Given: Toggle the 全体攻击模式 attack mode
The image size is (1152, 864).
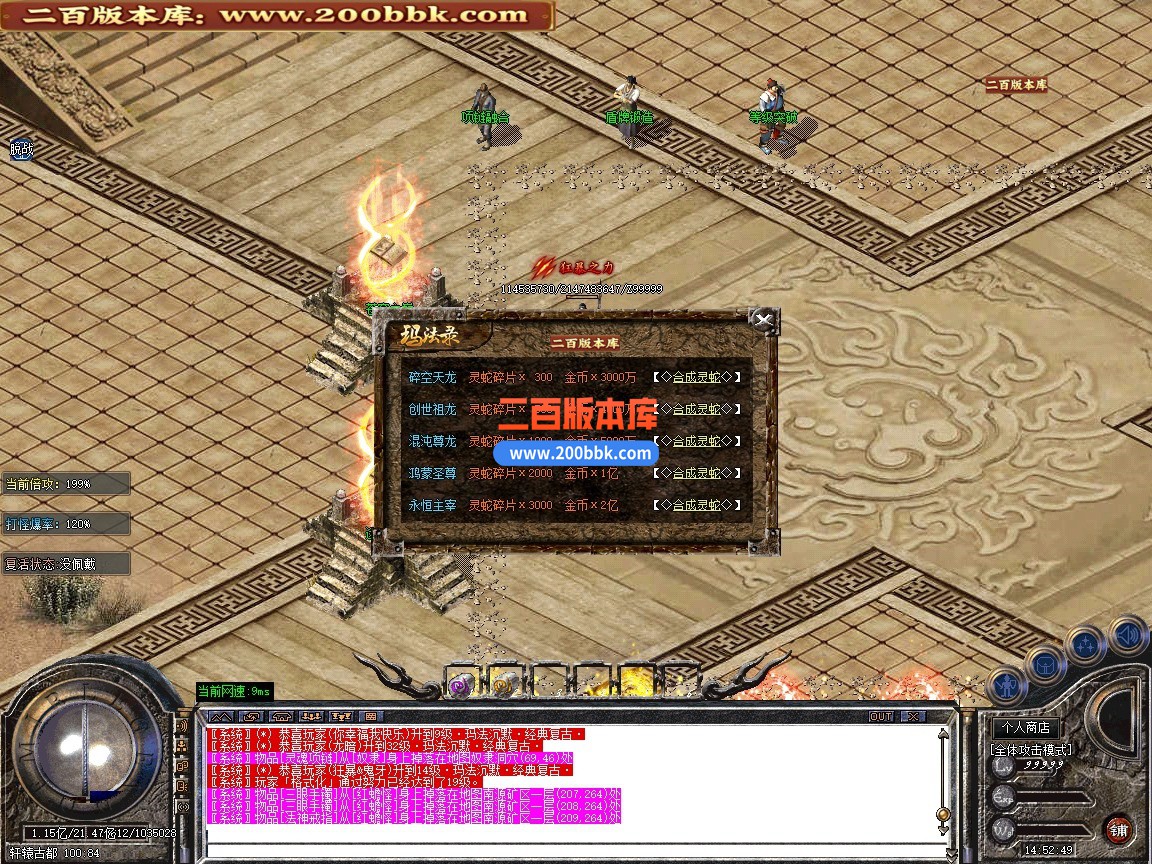Looking at the screenshot, I should click(1030, 749).
